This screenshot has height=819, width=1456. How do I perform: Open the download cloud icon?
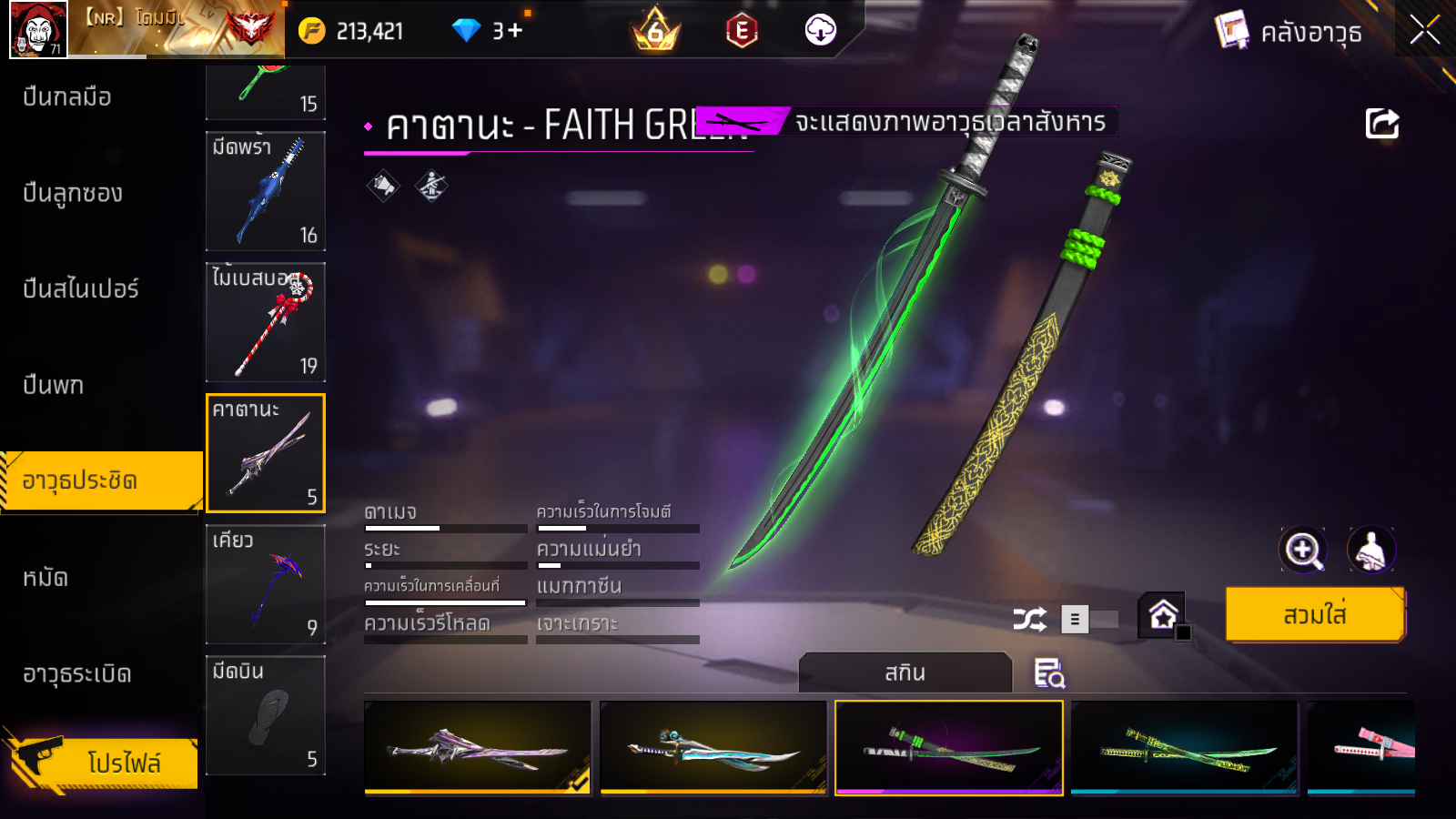pos(820,30)
